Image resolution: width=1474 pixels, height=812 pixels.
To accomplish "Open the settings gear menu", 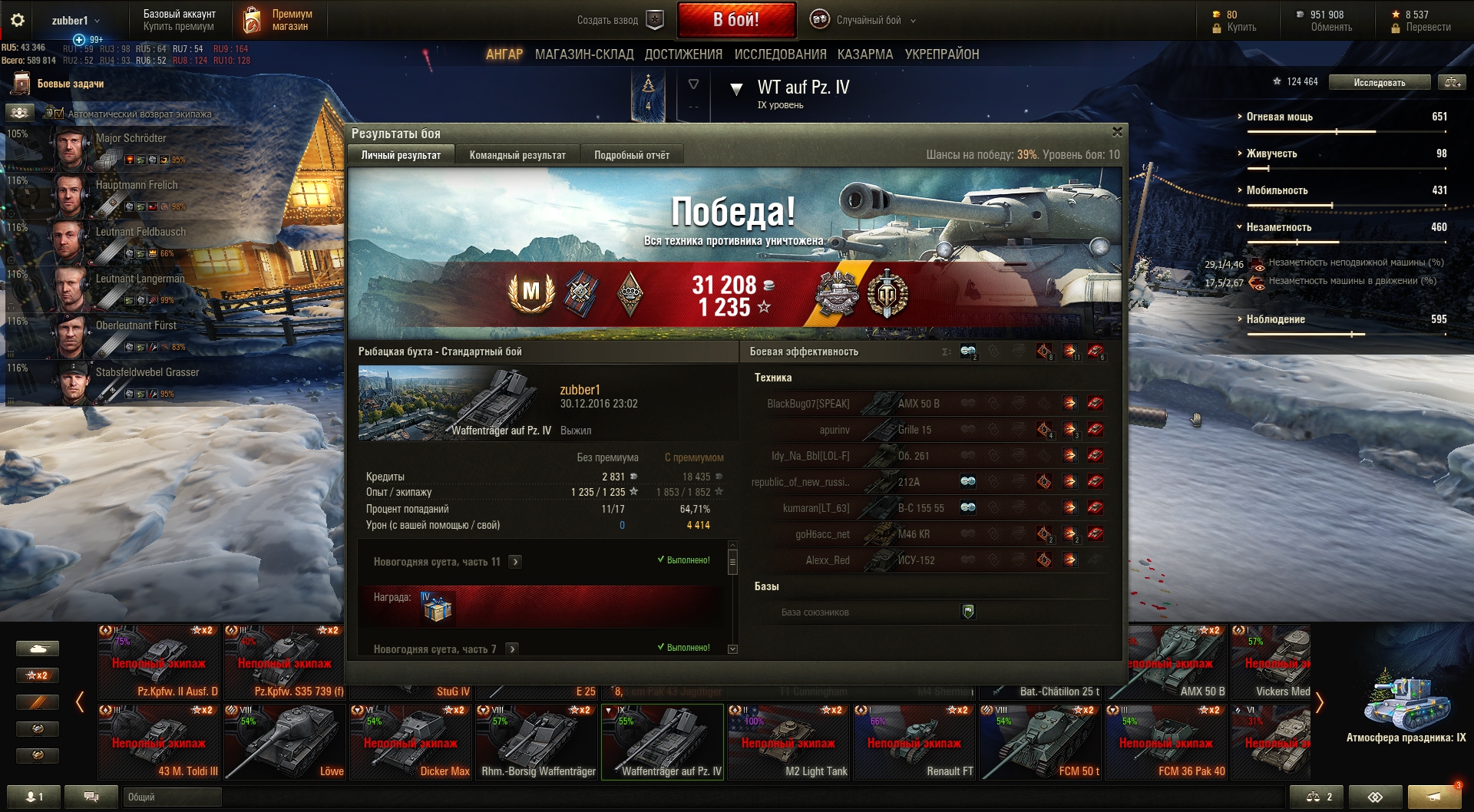I will [x=18, y=21].
